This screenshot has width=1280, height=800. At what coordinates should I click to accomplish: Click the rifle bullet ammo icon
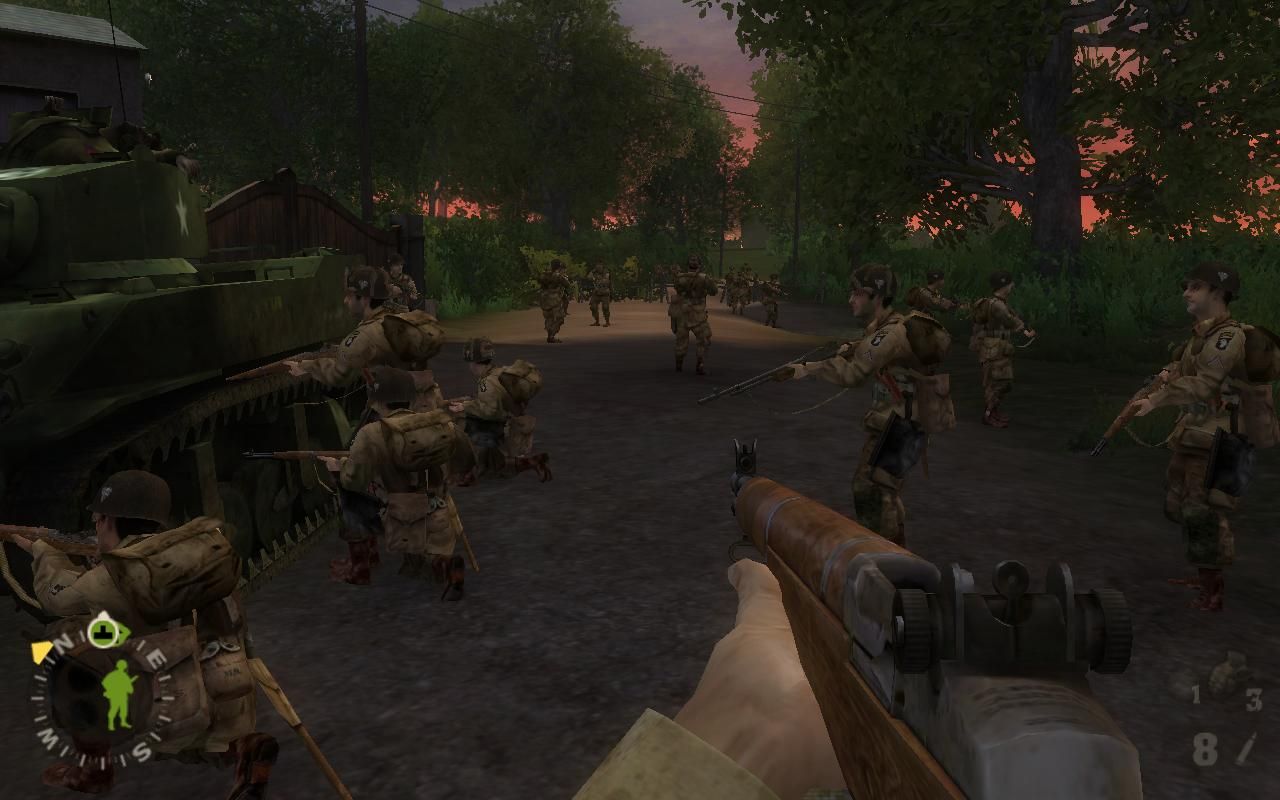(x=1246, y=748)
